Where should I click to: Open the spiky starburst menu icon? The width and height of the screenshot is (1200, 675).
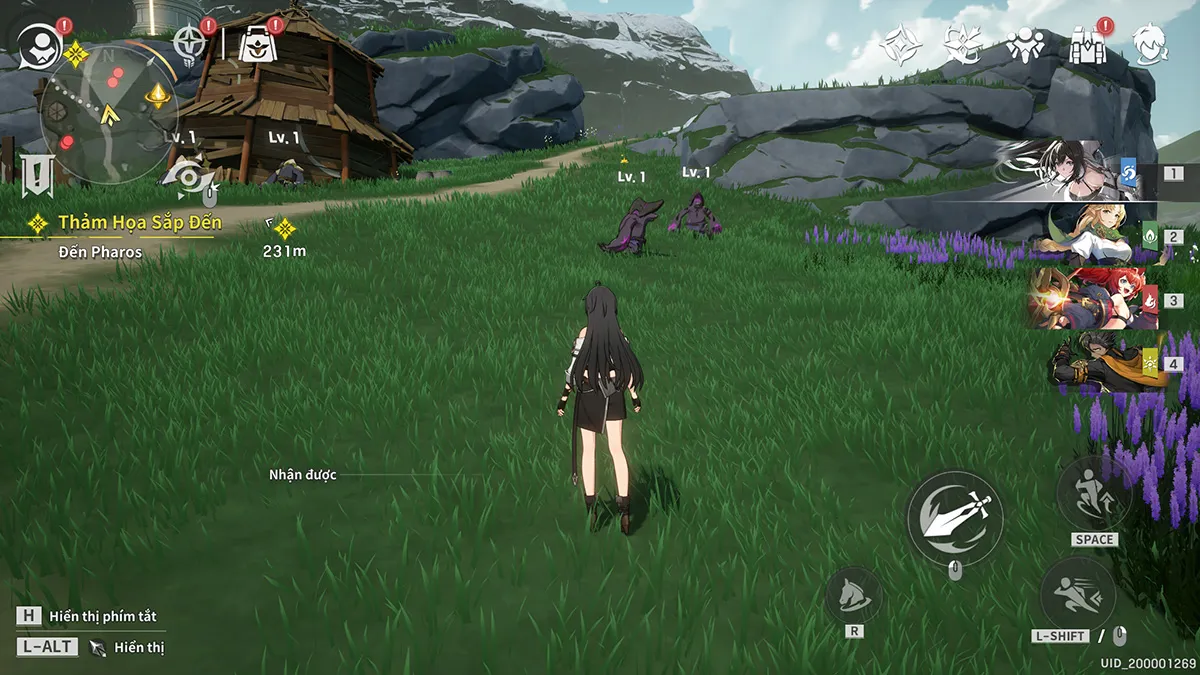coord(962,44)
